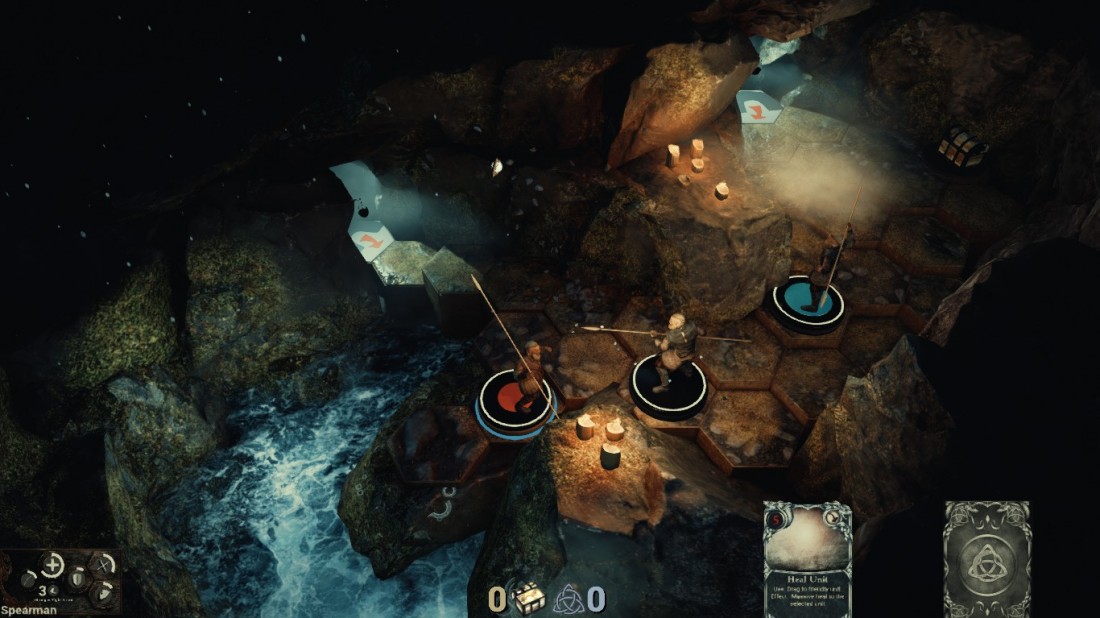Click the treasure chest icon
The width and height of the screenshot is (1100, 618).
[x=530, y=598]
